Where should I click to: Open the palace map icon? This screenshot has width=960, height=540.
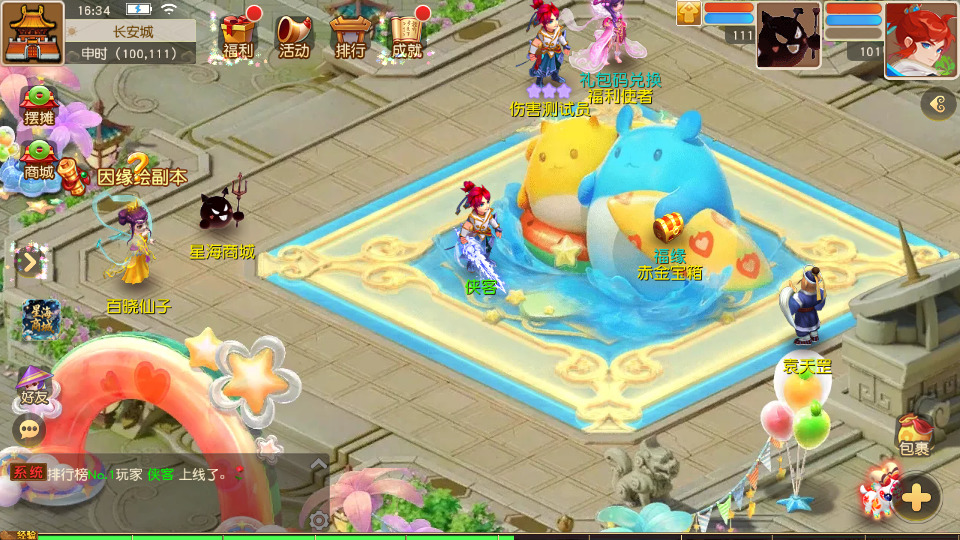32,32
